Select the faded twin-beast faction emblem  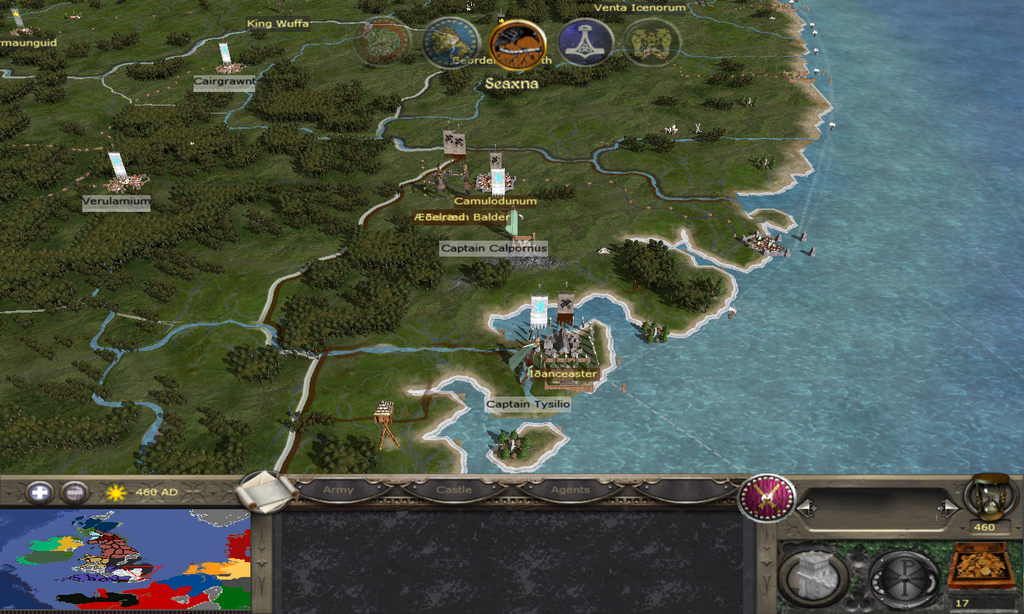point(652,42)
